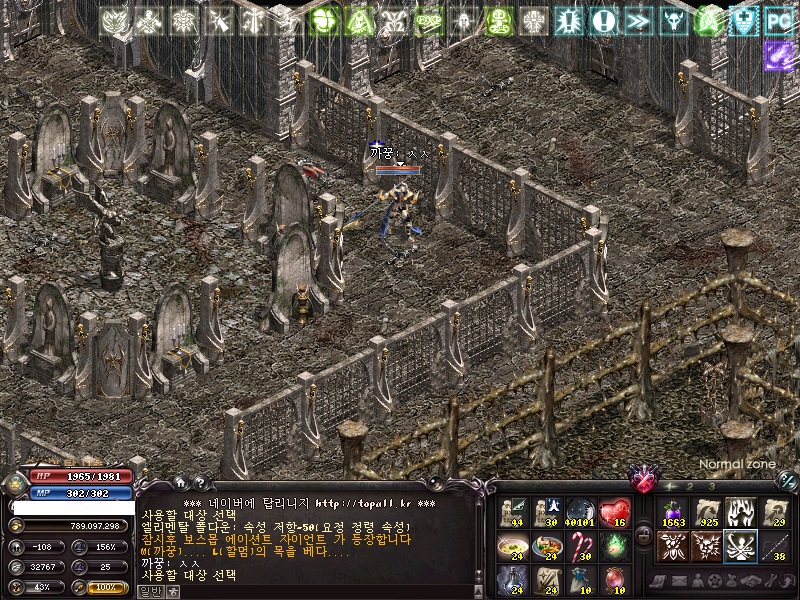Activate the green flame spirit item

[615, 546]
